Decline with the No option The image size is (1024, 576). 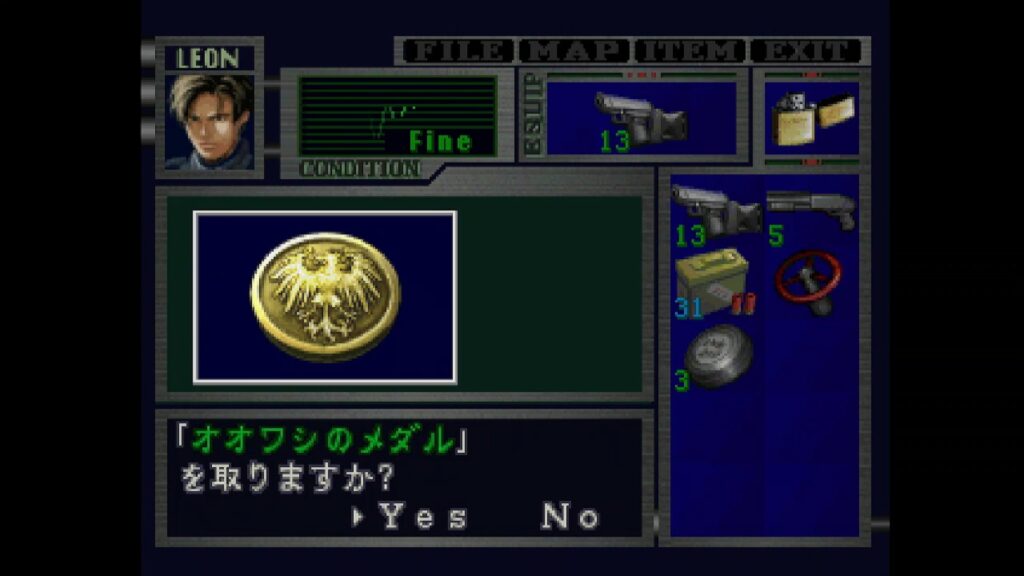pyautogui.click(x=571, y=516)
